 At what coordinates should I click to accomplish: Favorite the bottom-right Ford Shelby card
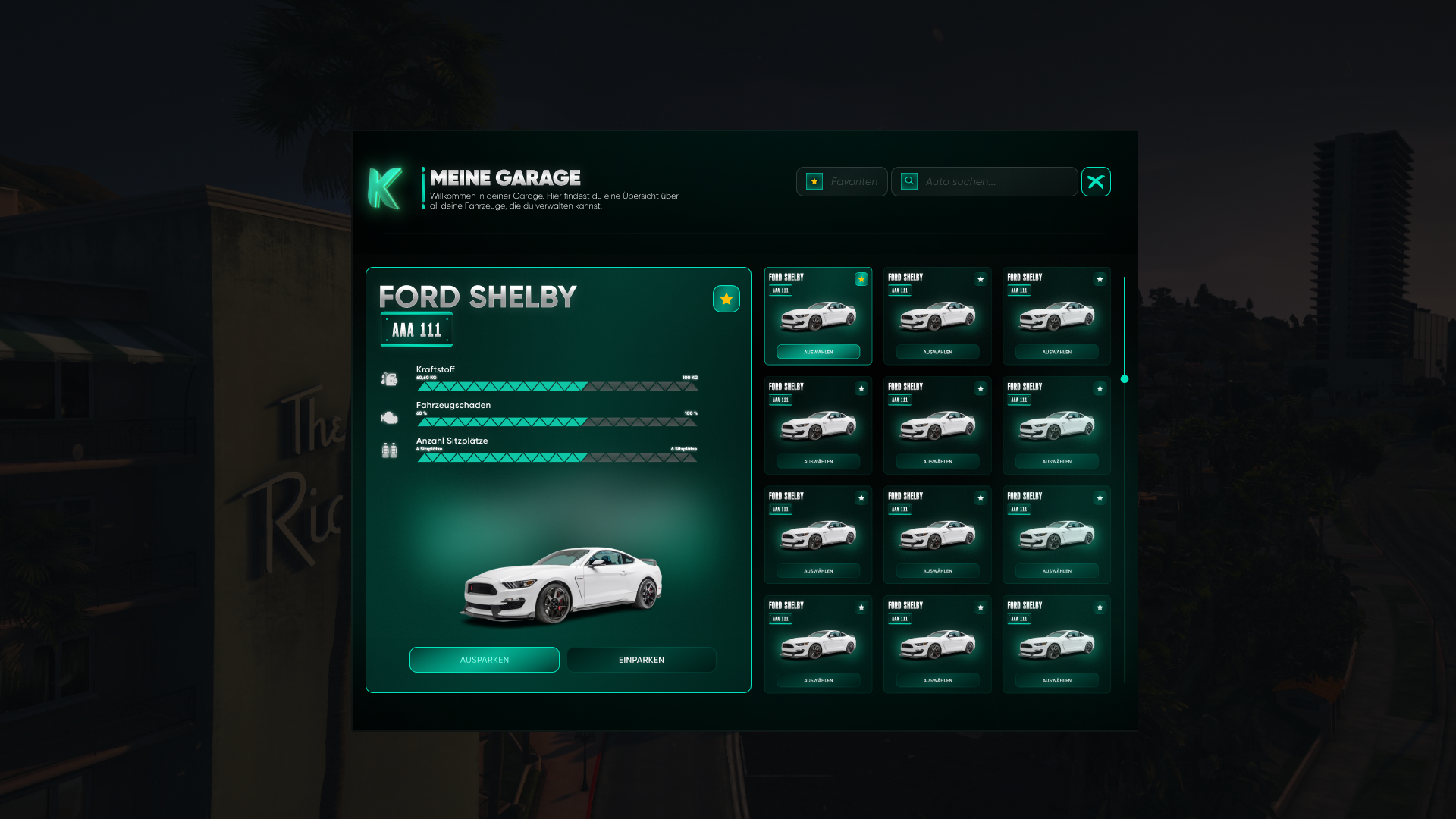pos(1100,607)
